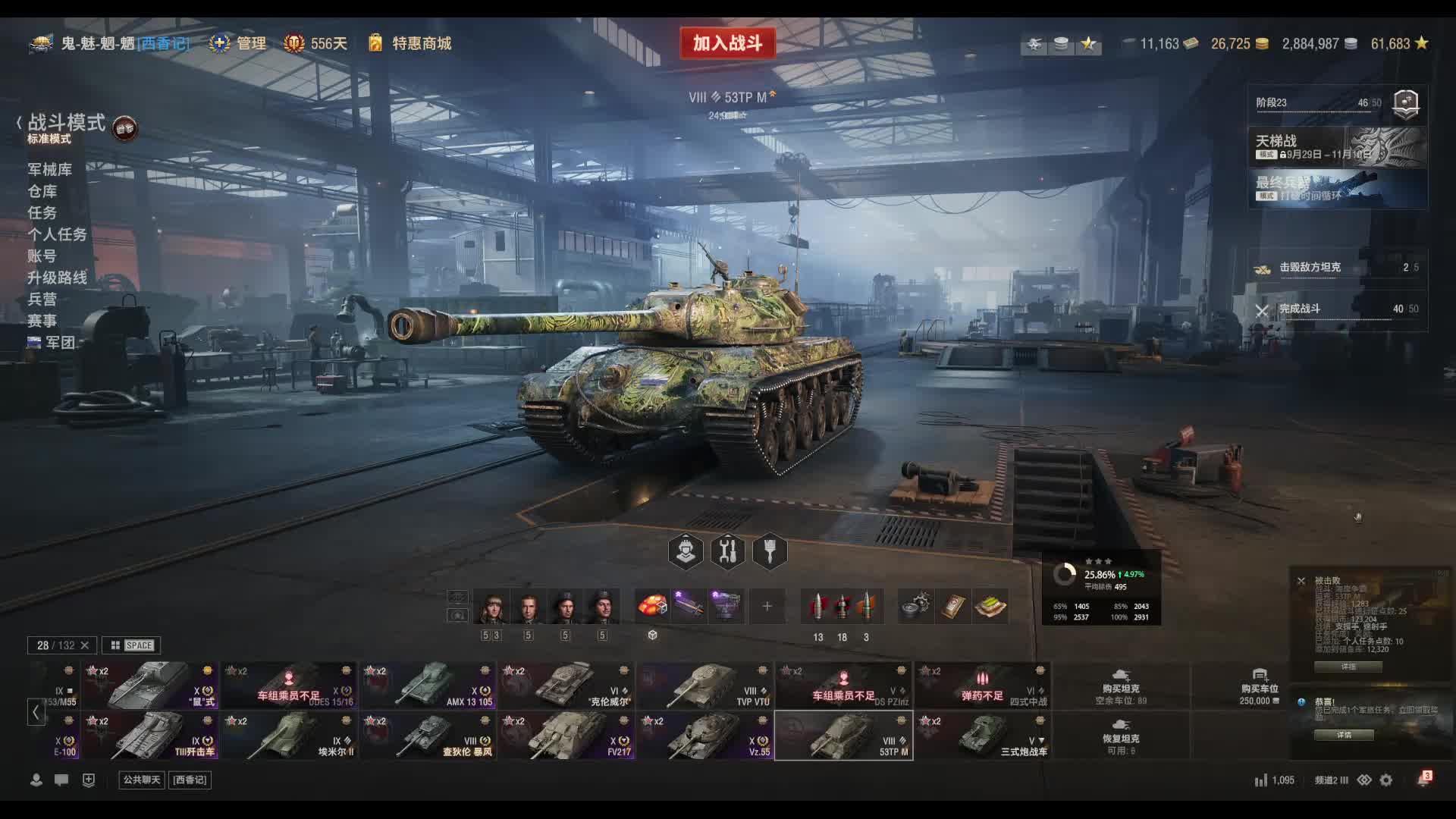Select the AMX 13 105 tank
1456x819 pixels.
tap(428, 686)
